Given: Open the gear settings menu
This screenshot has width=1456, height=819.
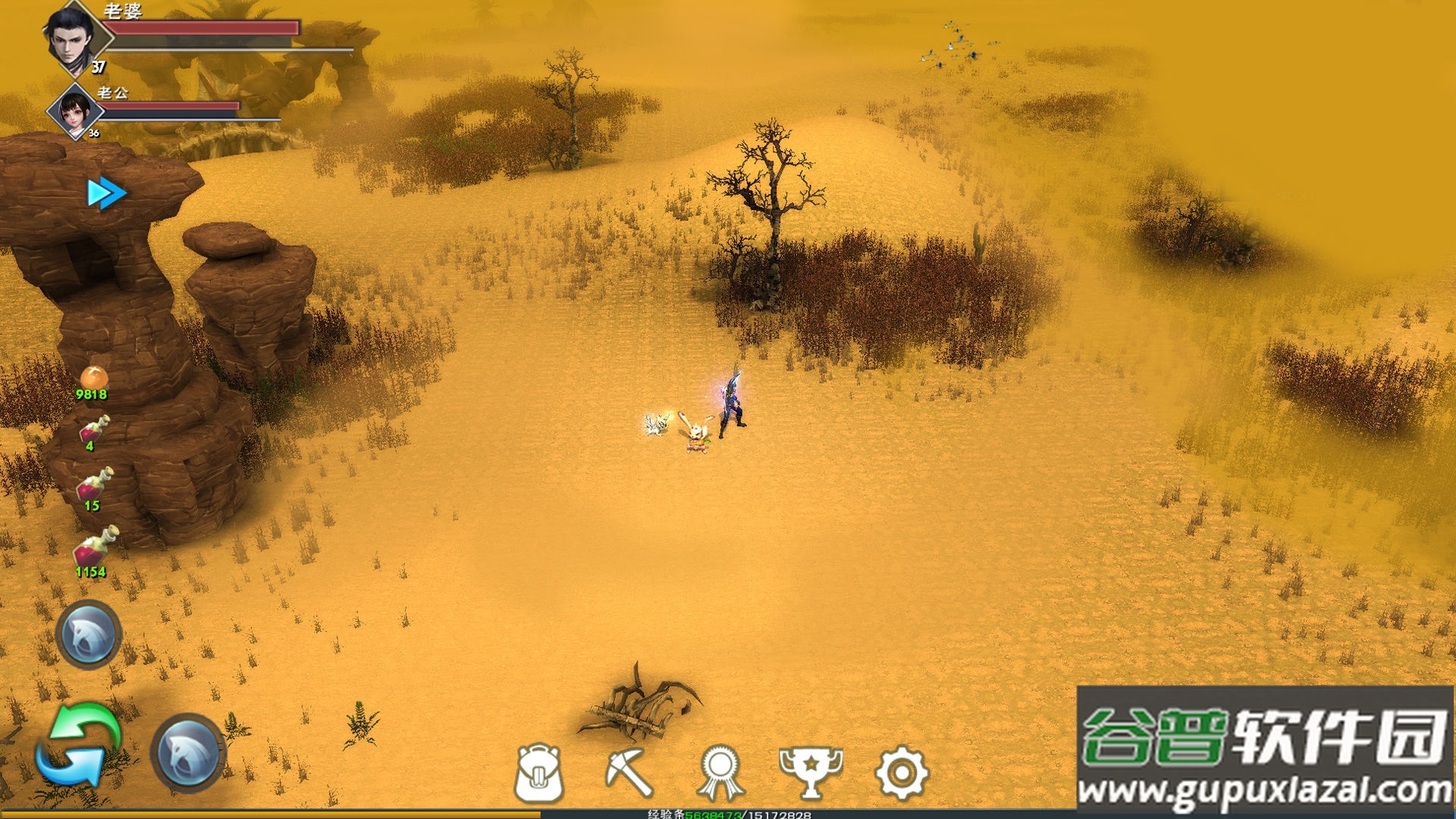Looking at the screenshot, I should pyautogui.click(x=901, y=773).
